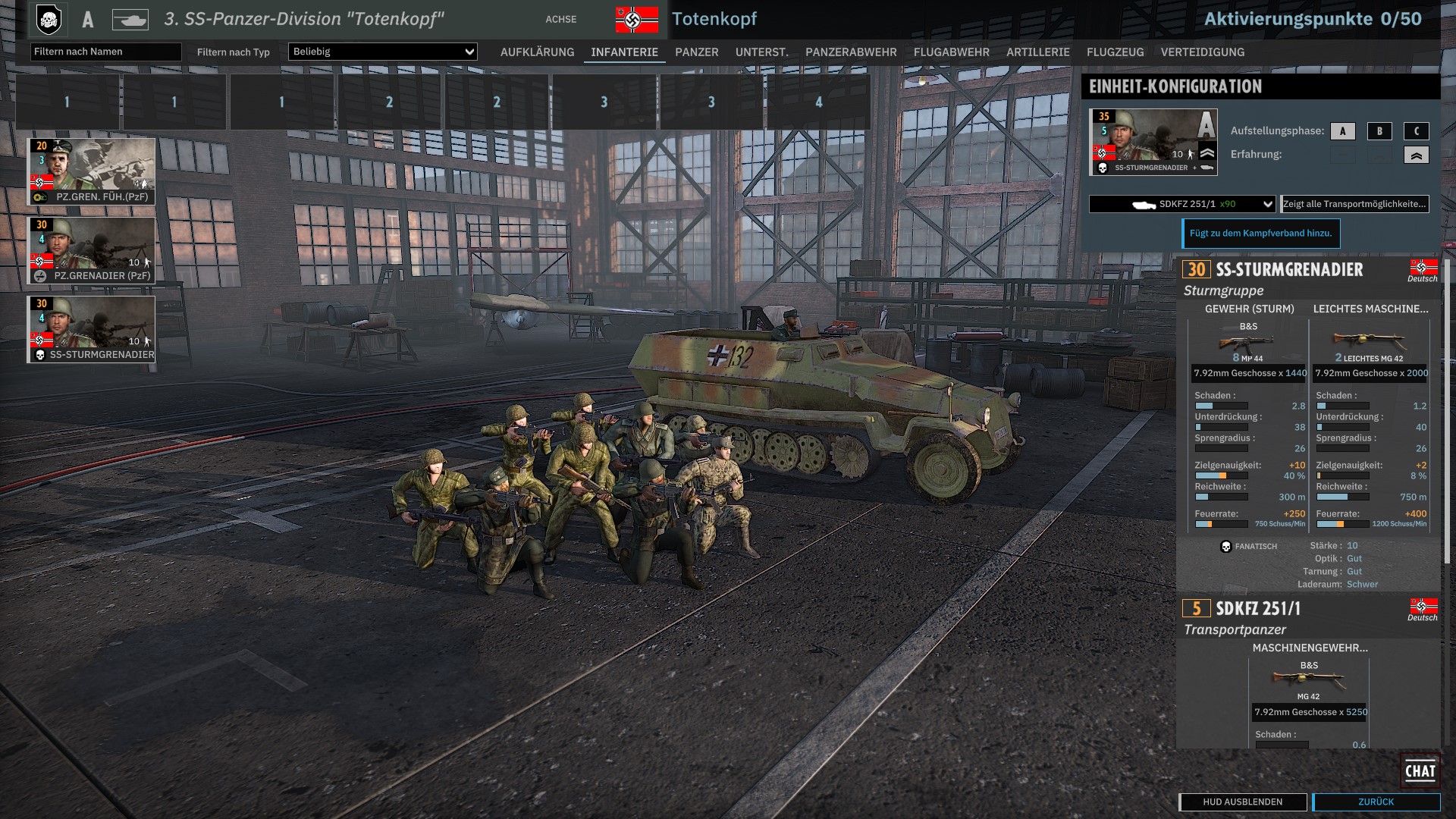Open the PANZER category tab
Image resolution: width=1456 pixels, height=819 pixels.
696,52
